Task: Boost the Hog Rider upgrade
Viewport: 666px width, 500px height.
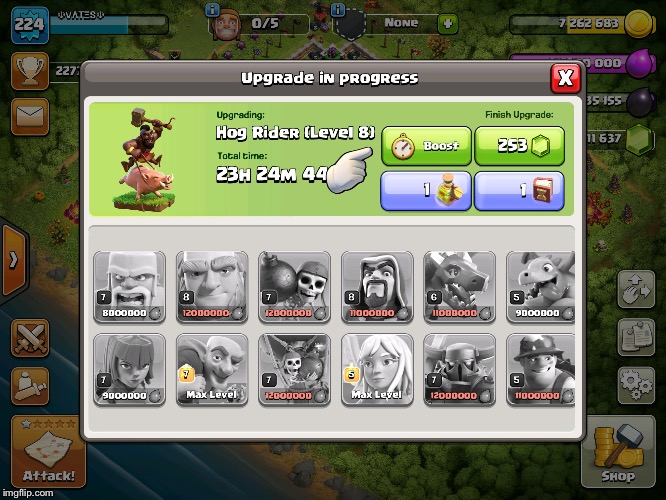Action: pos(426,146)
